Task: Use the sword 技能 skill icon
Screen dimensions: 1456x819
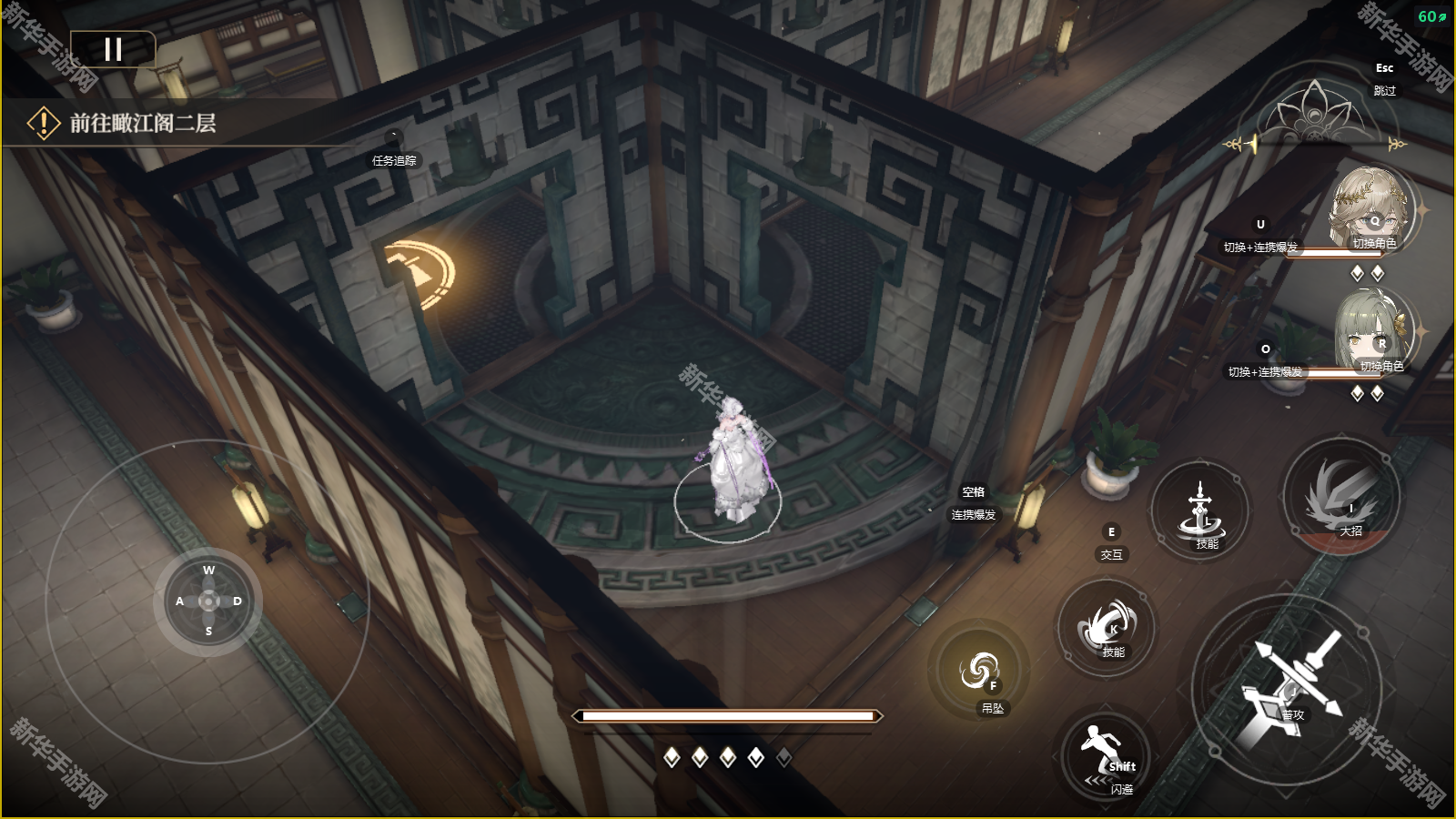Action: click(x=1201, y=511)
